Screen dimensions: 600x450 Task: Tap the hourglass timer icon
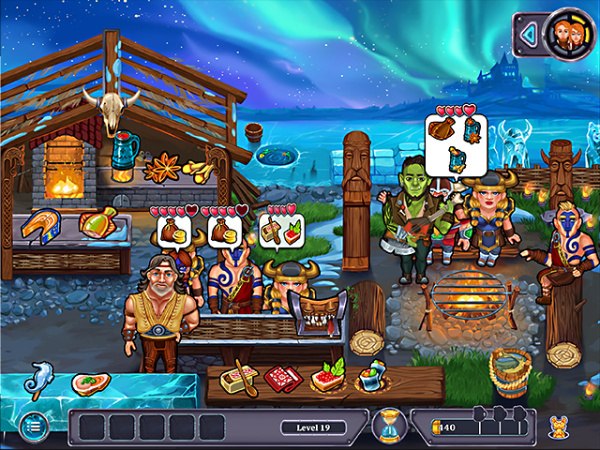[387, 427]
